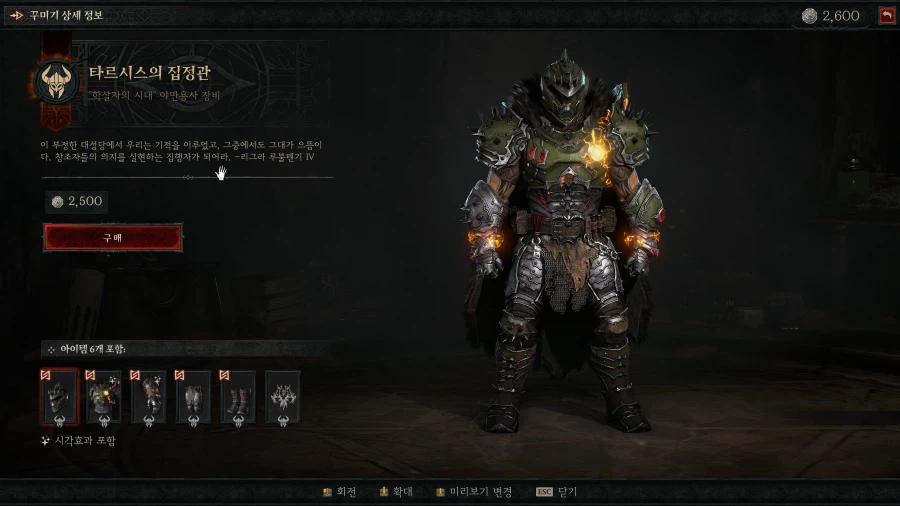Image resolution: width=900 pixels, height=506 pixels.
Task: Go back using the red return arrow
Action: pos(886,15)
